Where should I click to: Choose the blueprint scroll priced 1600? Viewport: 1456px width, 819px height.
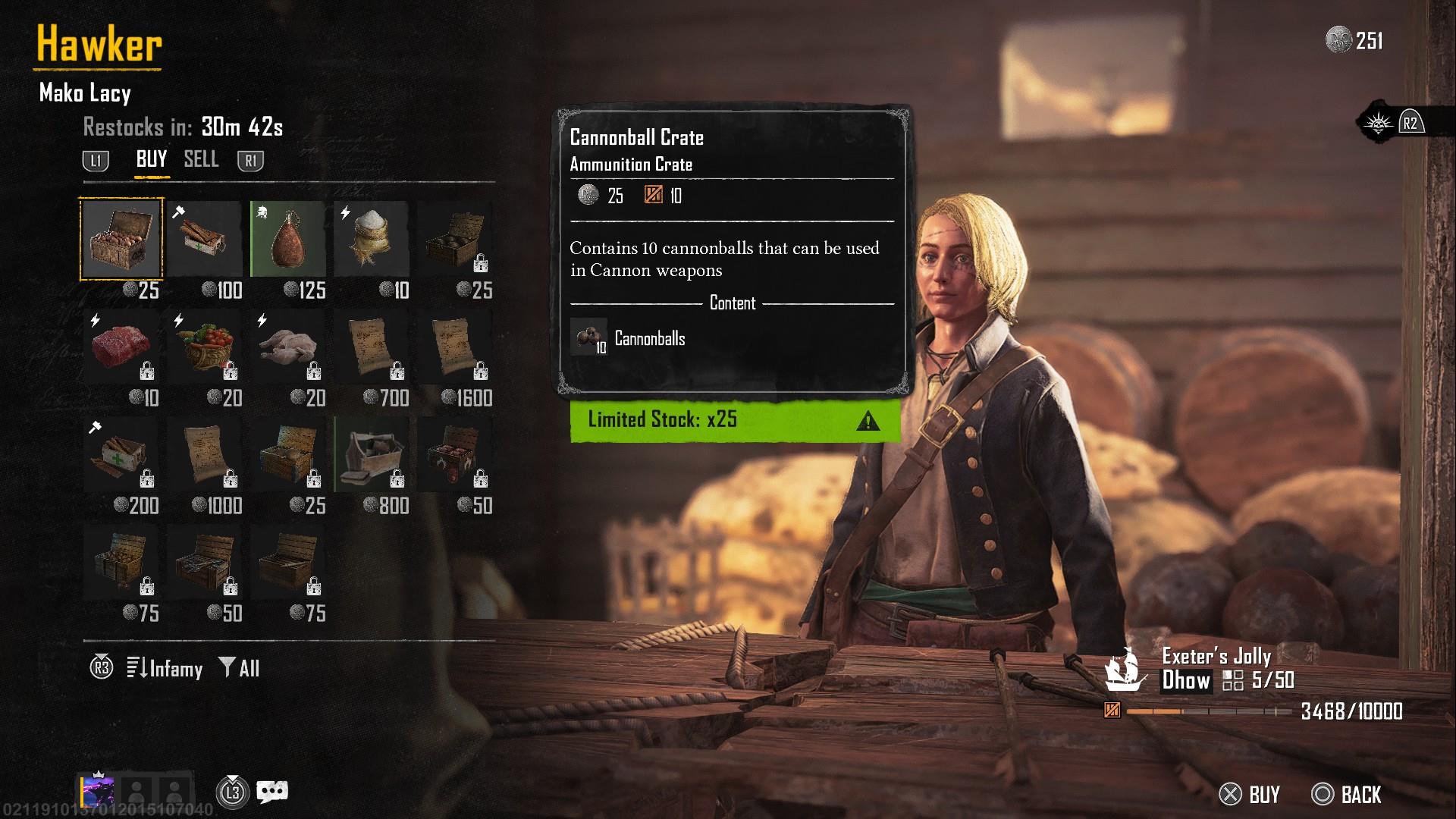455,347
